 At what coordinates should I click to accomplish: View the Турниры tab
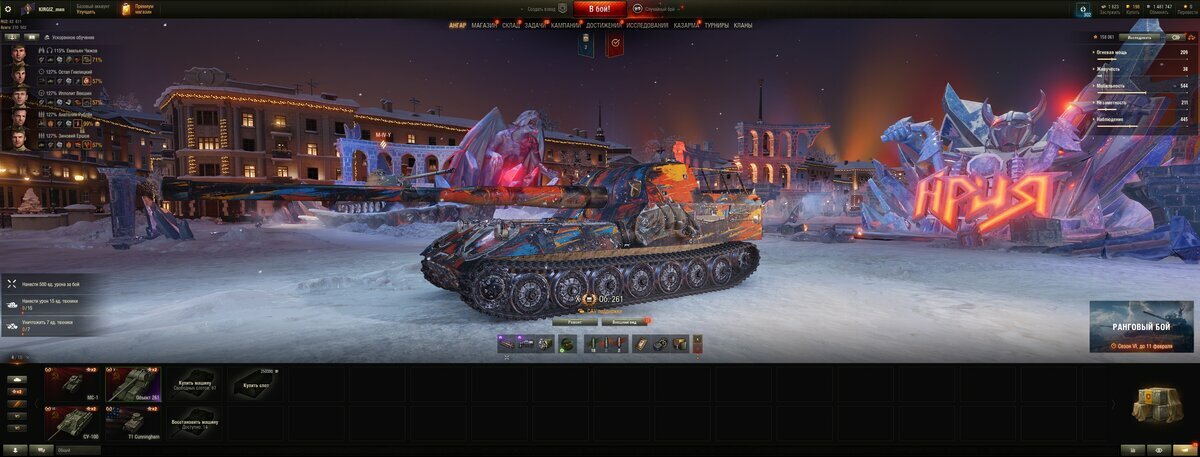(x=716, y=25)
